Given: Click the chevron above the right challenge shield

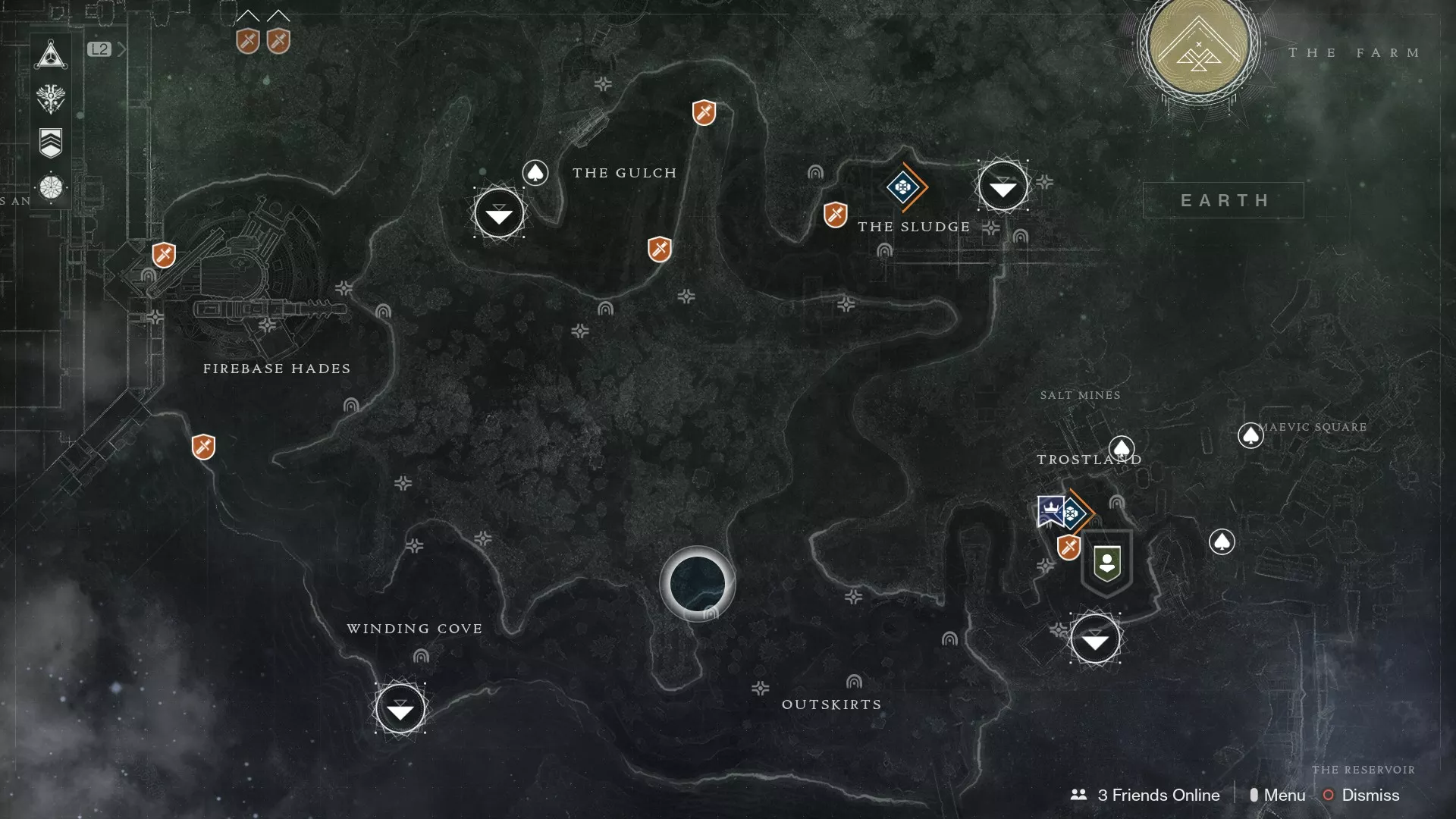Looking at the screenshot, I should (277, 14).
